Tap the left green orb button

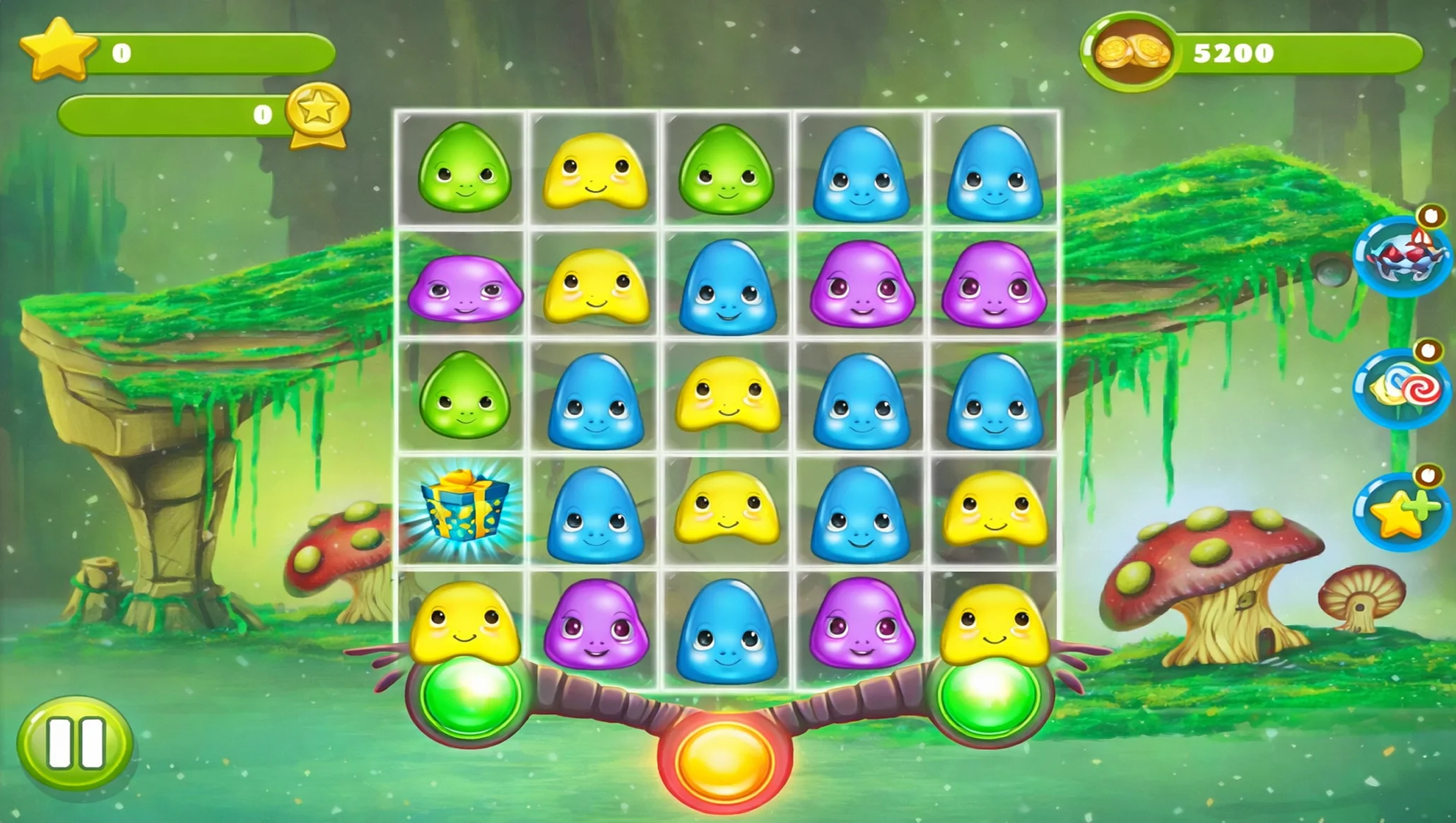click(469, 695)
